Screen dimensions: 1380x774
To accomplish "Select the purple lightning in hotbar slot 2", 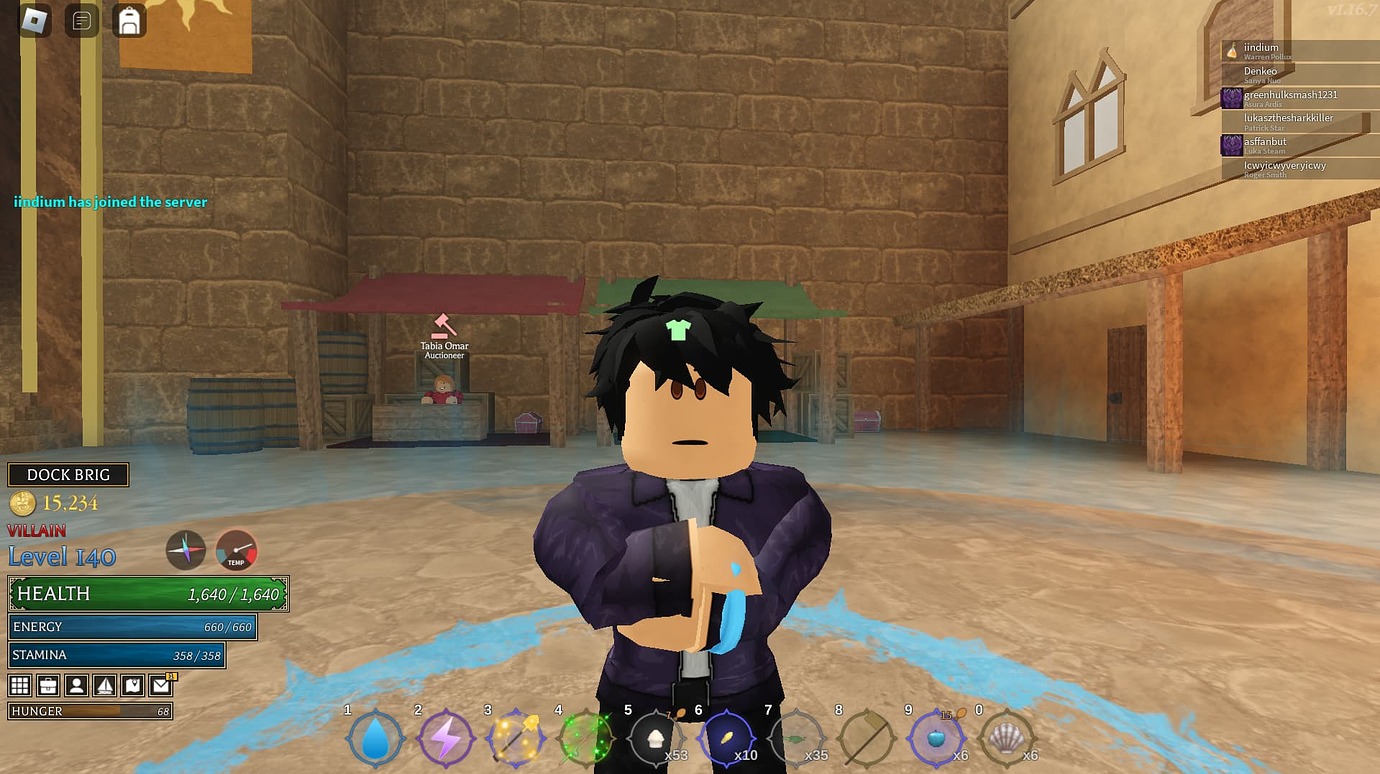I will click(445, 740).
